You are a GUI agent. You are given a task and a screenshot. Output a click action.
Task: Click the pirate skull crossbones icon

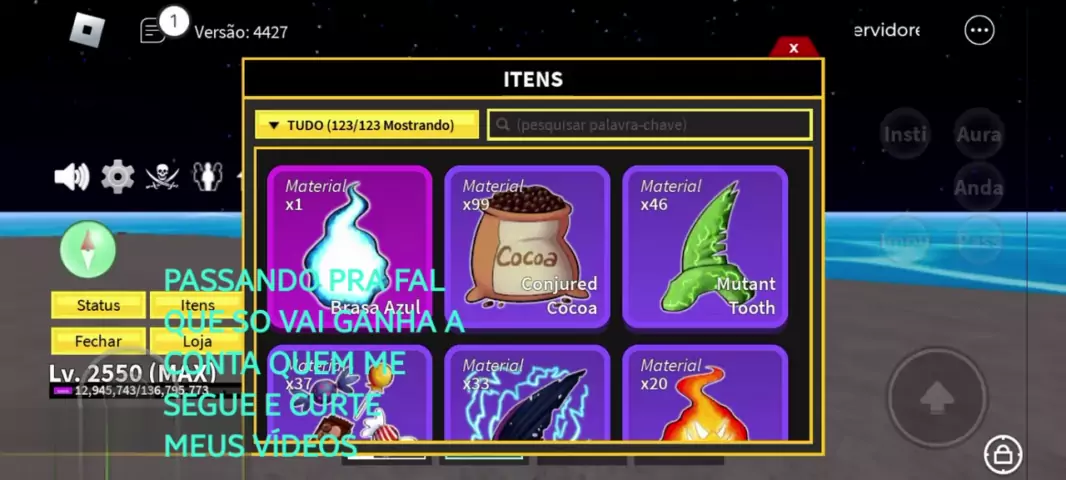point(162,177)
